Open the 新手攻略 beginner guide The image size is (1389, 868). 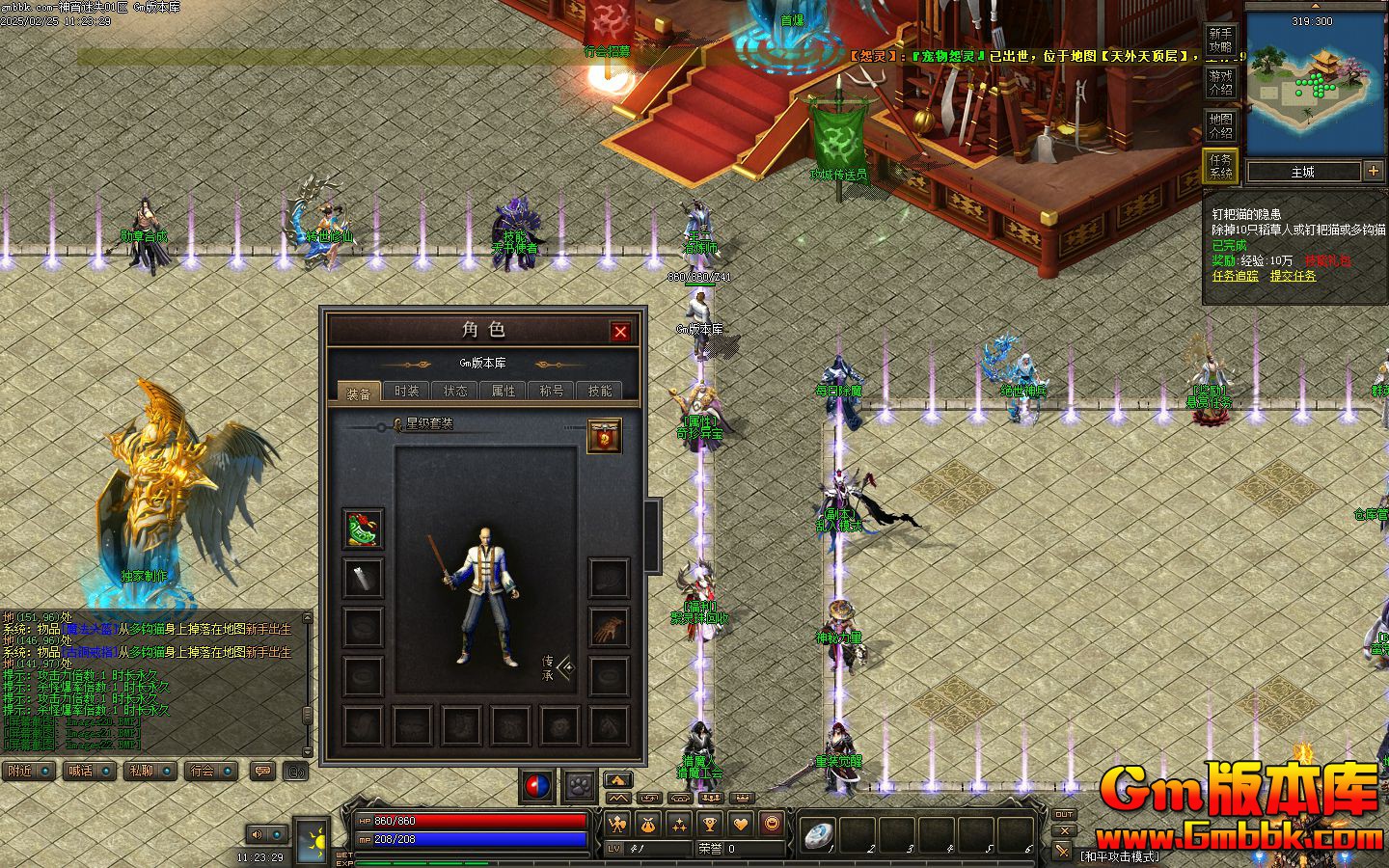point(1220,41)
